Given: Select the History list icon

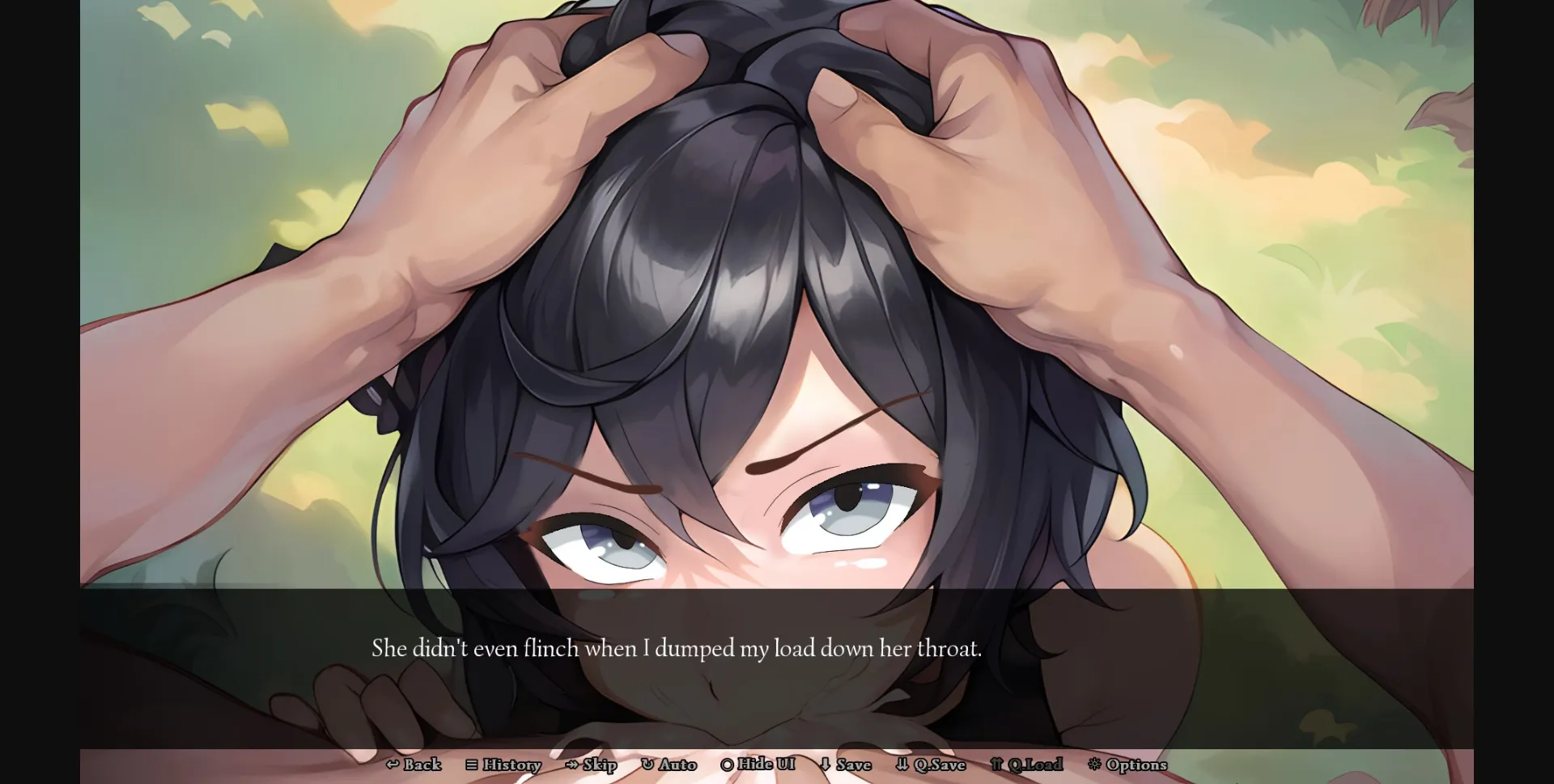Looking at the screenshot, I should (x=472, y=765).
